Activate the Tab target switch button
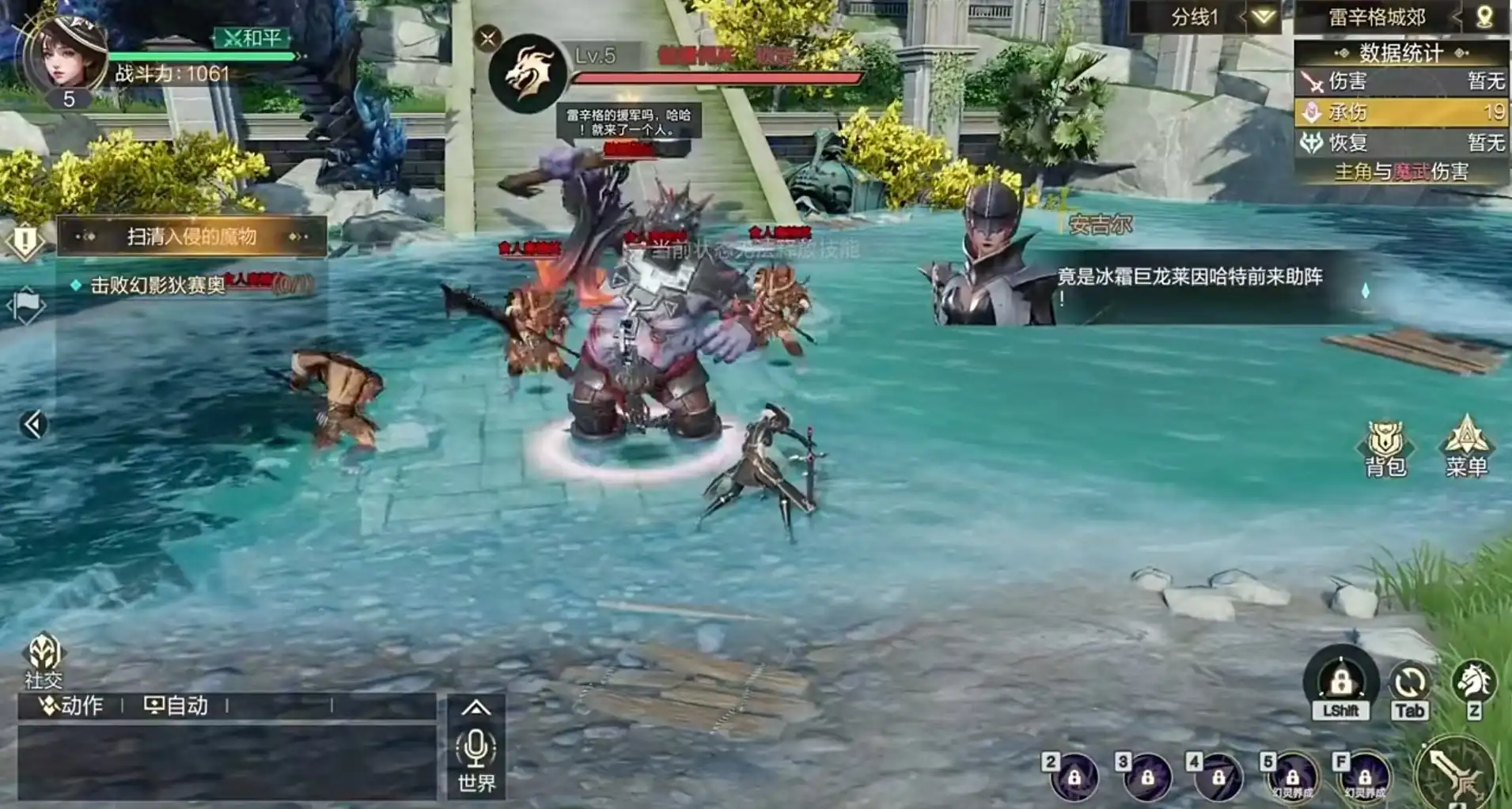 click(1409, 688)
